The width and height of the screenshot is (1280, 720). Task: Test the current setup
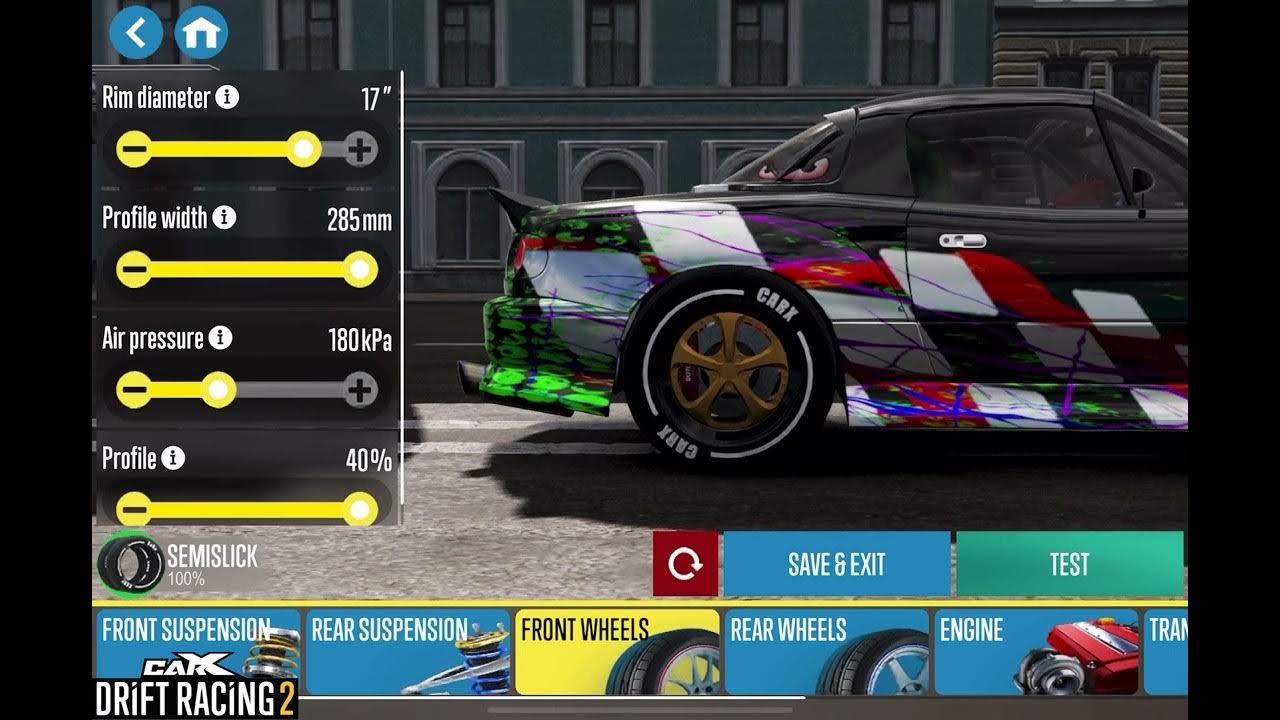click(1069, 564)
